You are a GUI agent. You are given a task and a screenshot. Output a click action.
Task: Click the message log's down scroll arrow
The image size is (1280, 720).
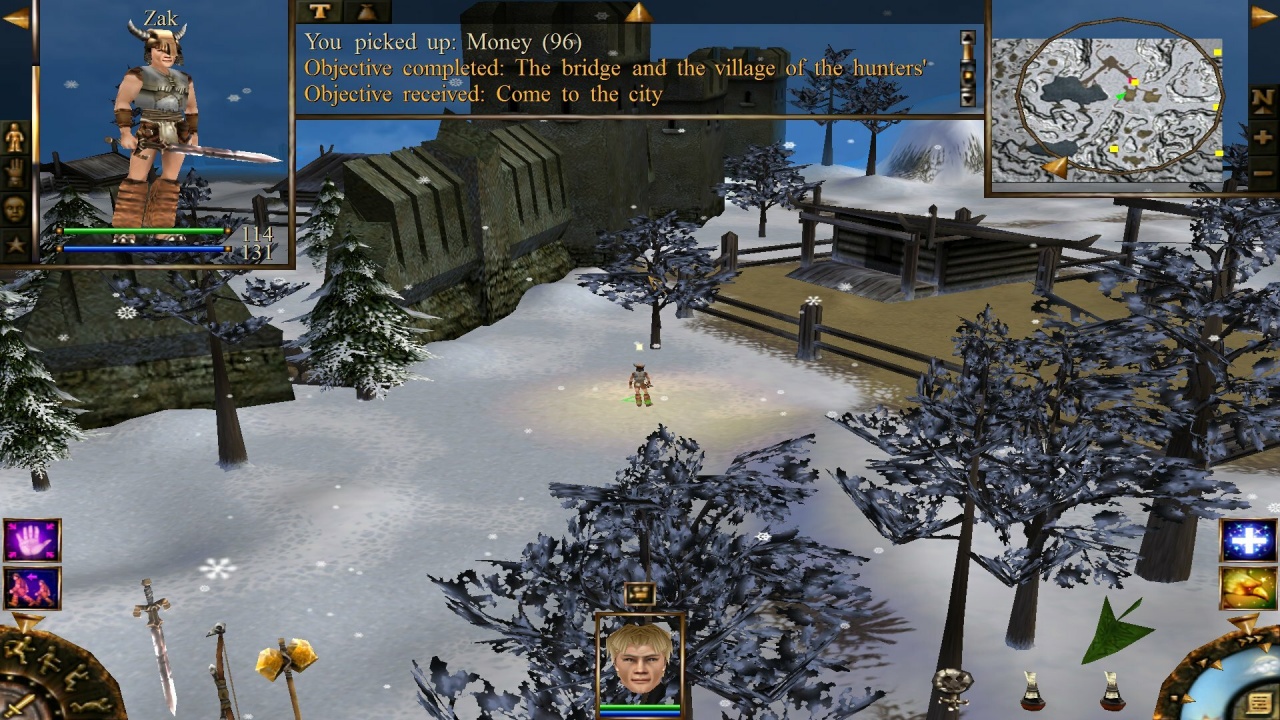pos(967,96)
